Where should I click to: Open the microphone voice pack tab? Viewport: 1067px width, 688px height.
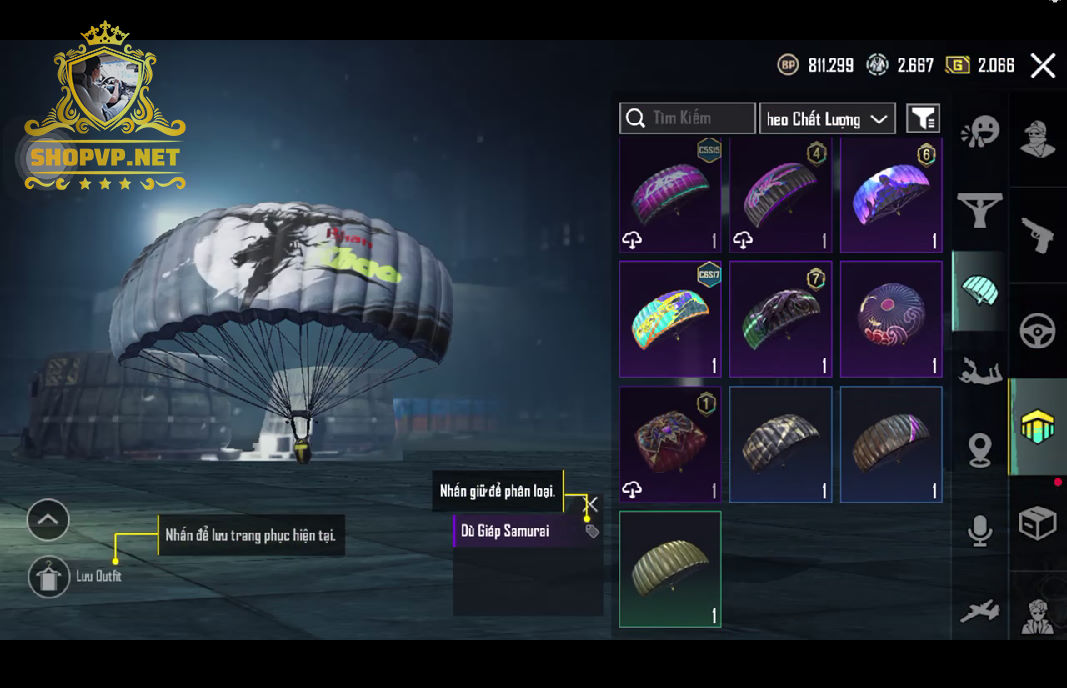980,531
